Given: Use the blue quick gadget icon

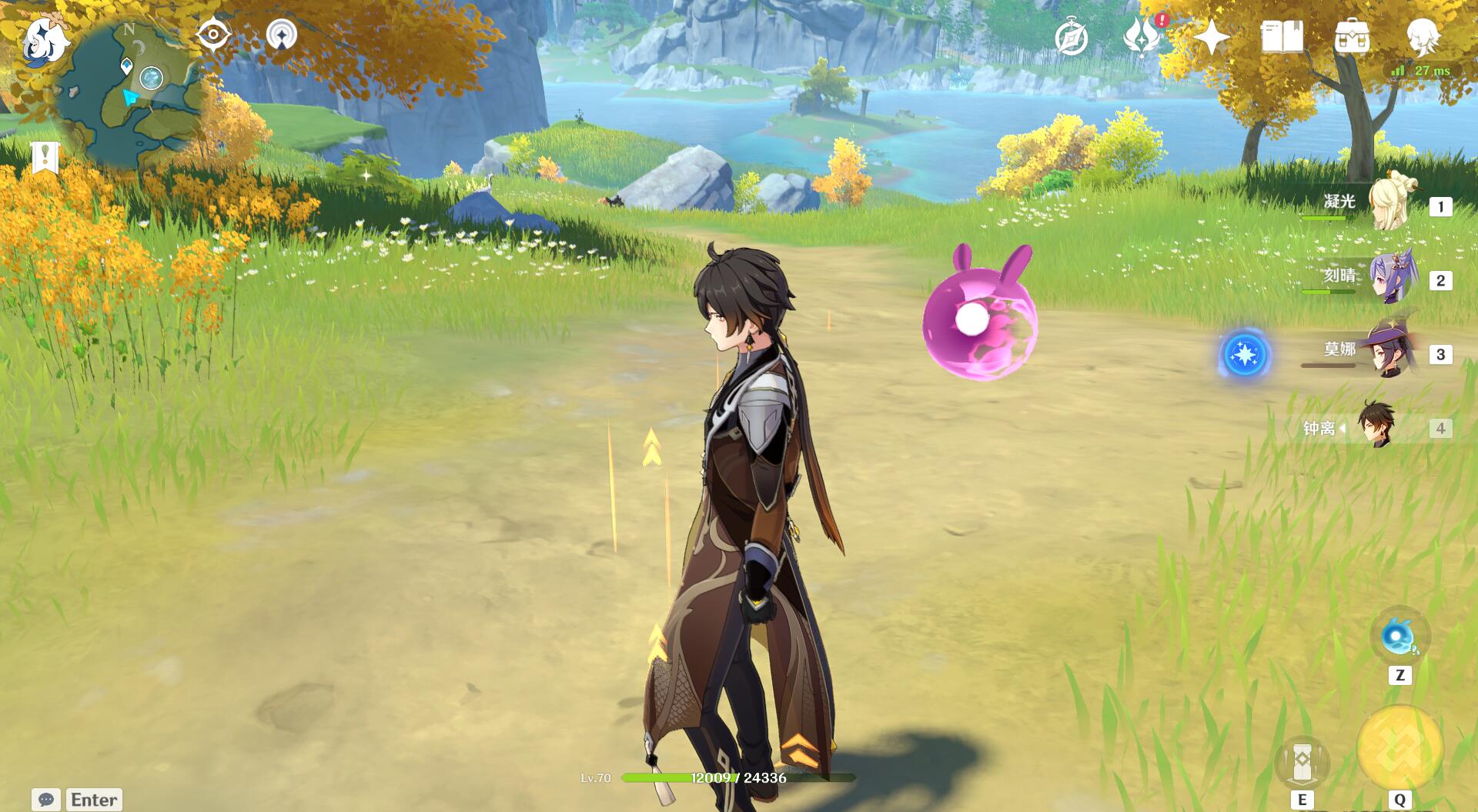Looking at the screenshot, I should pyautogui.click(x=1399, y=638).
